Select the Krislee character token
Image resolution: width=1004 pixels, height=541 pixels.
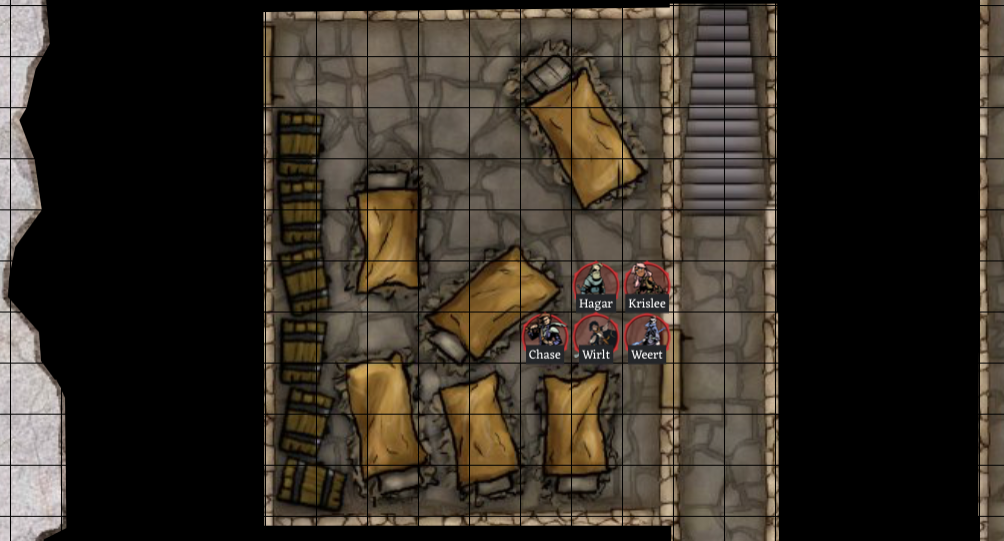pyautogui.click(x=647, y=284)
